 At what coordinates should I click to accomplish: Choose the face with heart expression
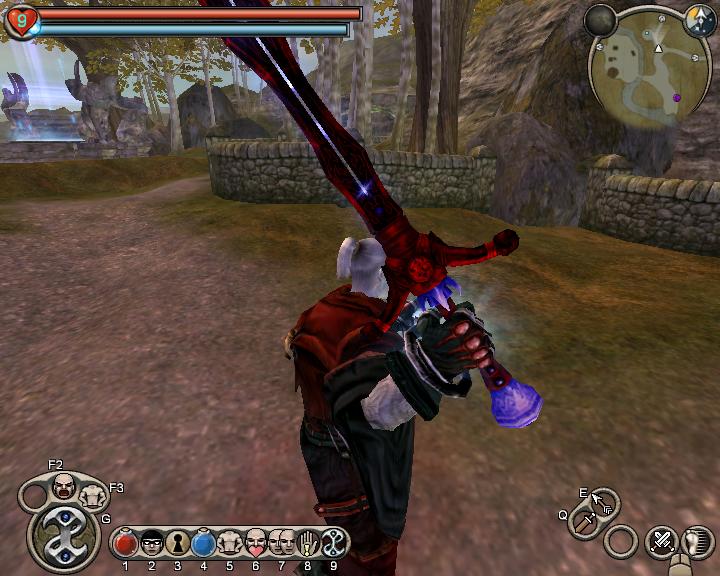click(x=256, y=544)
